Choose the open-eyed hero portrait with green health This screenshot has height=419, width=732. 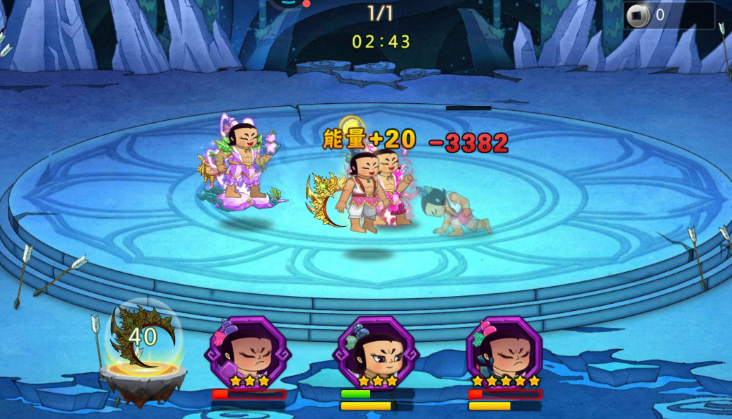tap(376, 352)
